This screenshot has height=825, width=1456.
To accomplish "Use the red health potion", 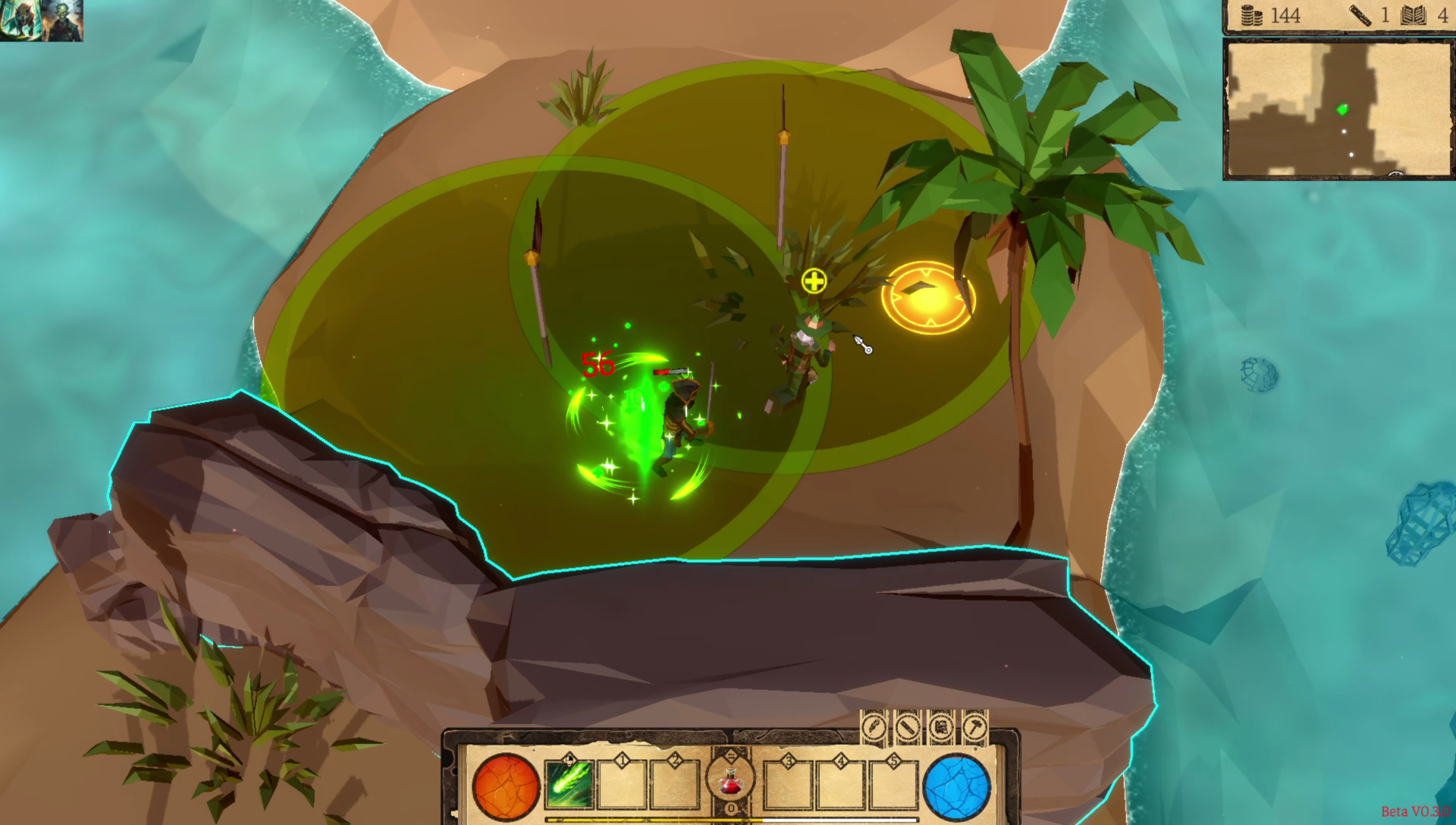I will click(730, 781).
